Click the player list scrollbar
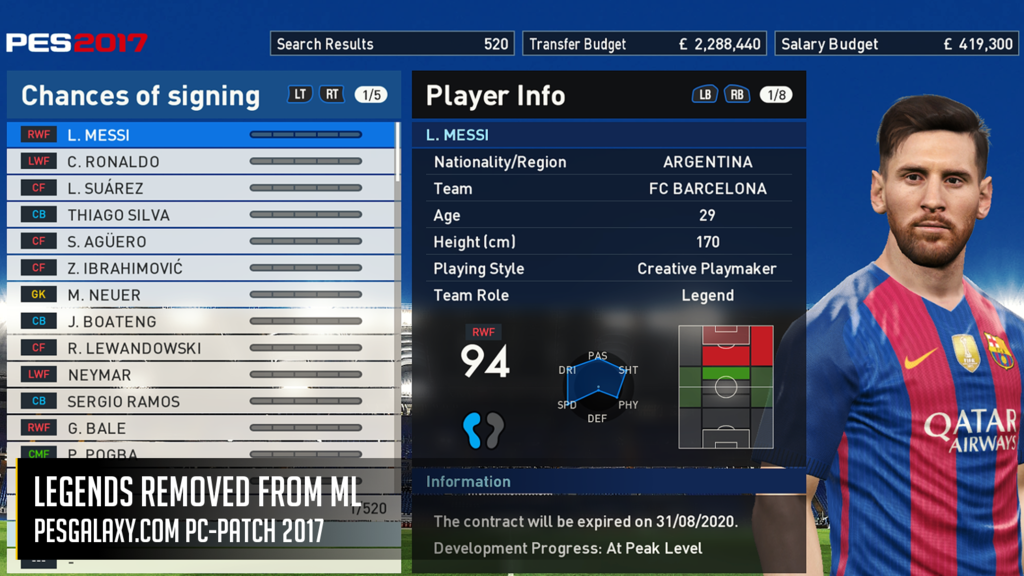This screenshot has width=1024, height=576. coord(398,152)
